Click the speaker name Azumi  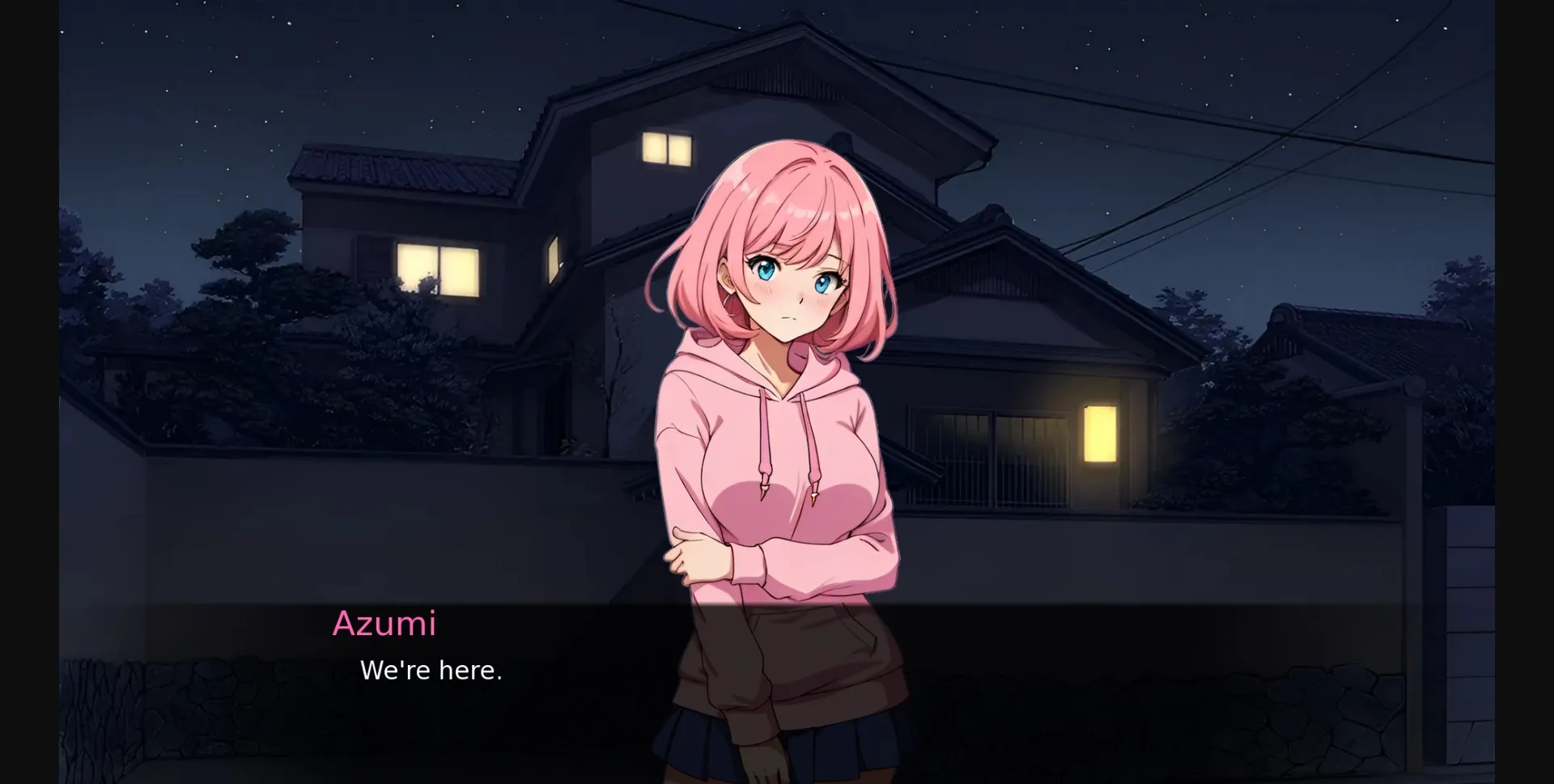coord(385,624)
